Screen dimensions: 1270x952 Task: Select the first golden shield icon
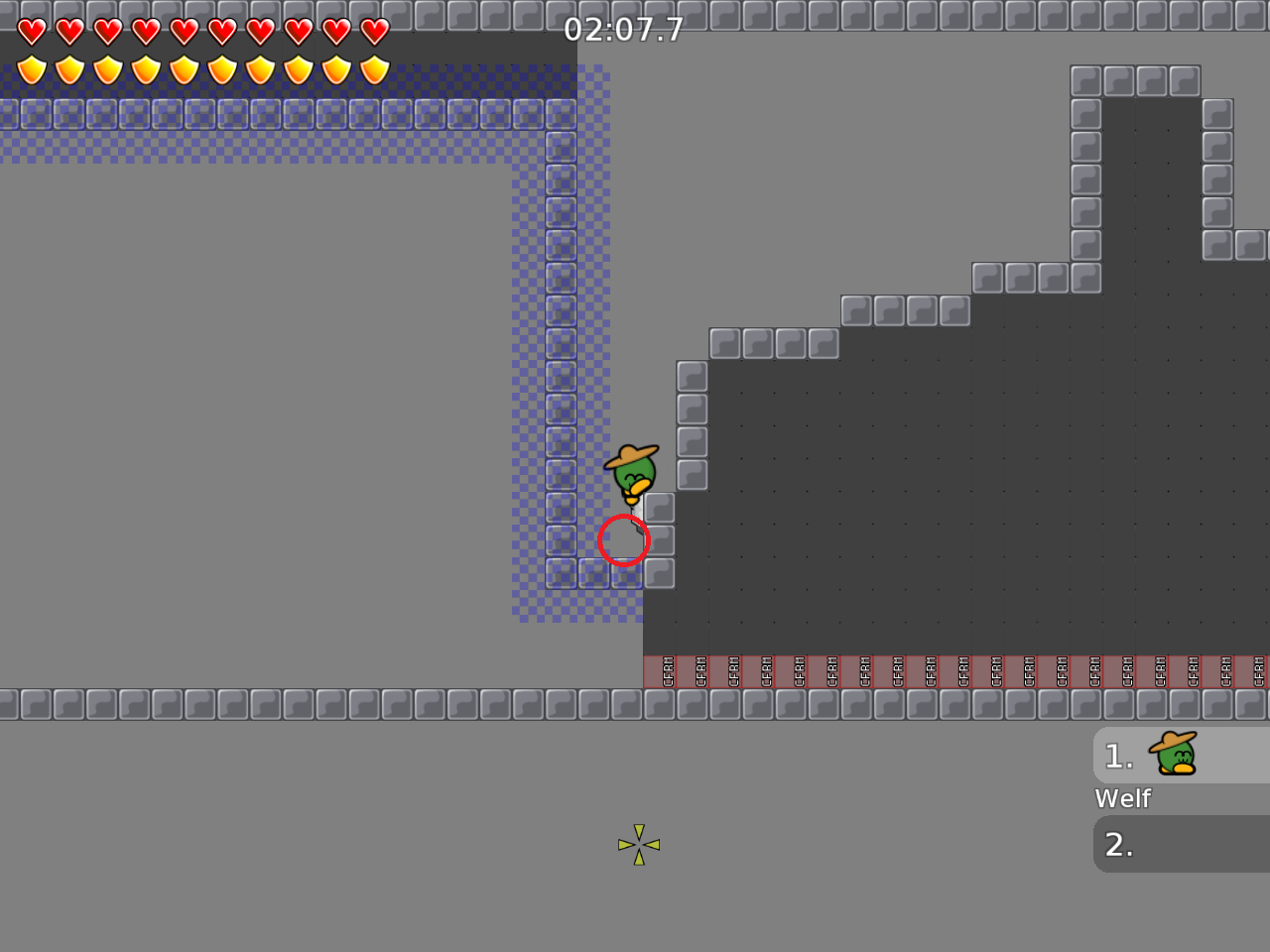30,69
